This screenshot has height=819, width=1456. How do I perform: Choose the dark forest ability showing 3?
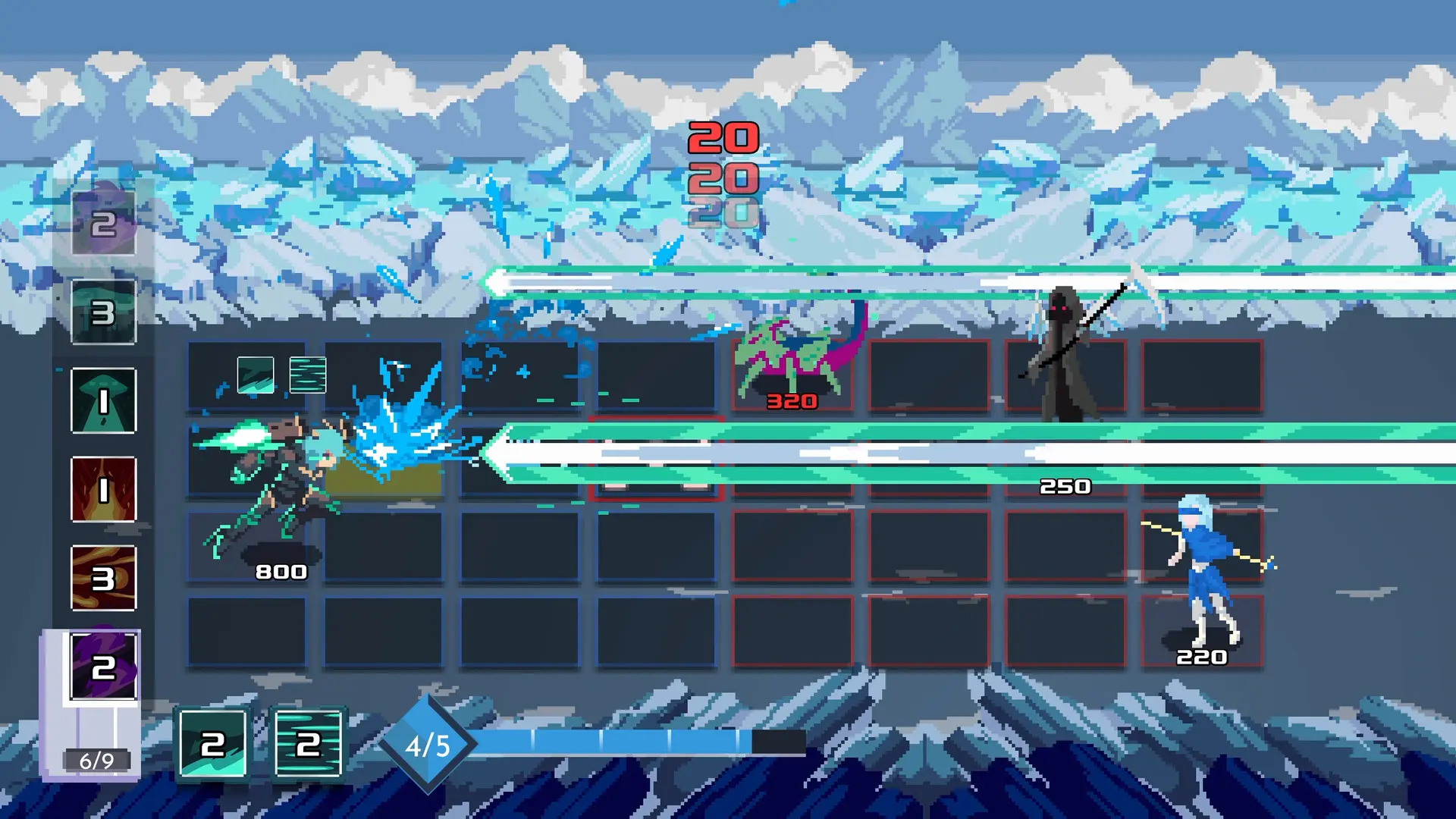point(102,311)
